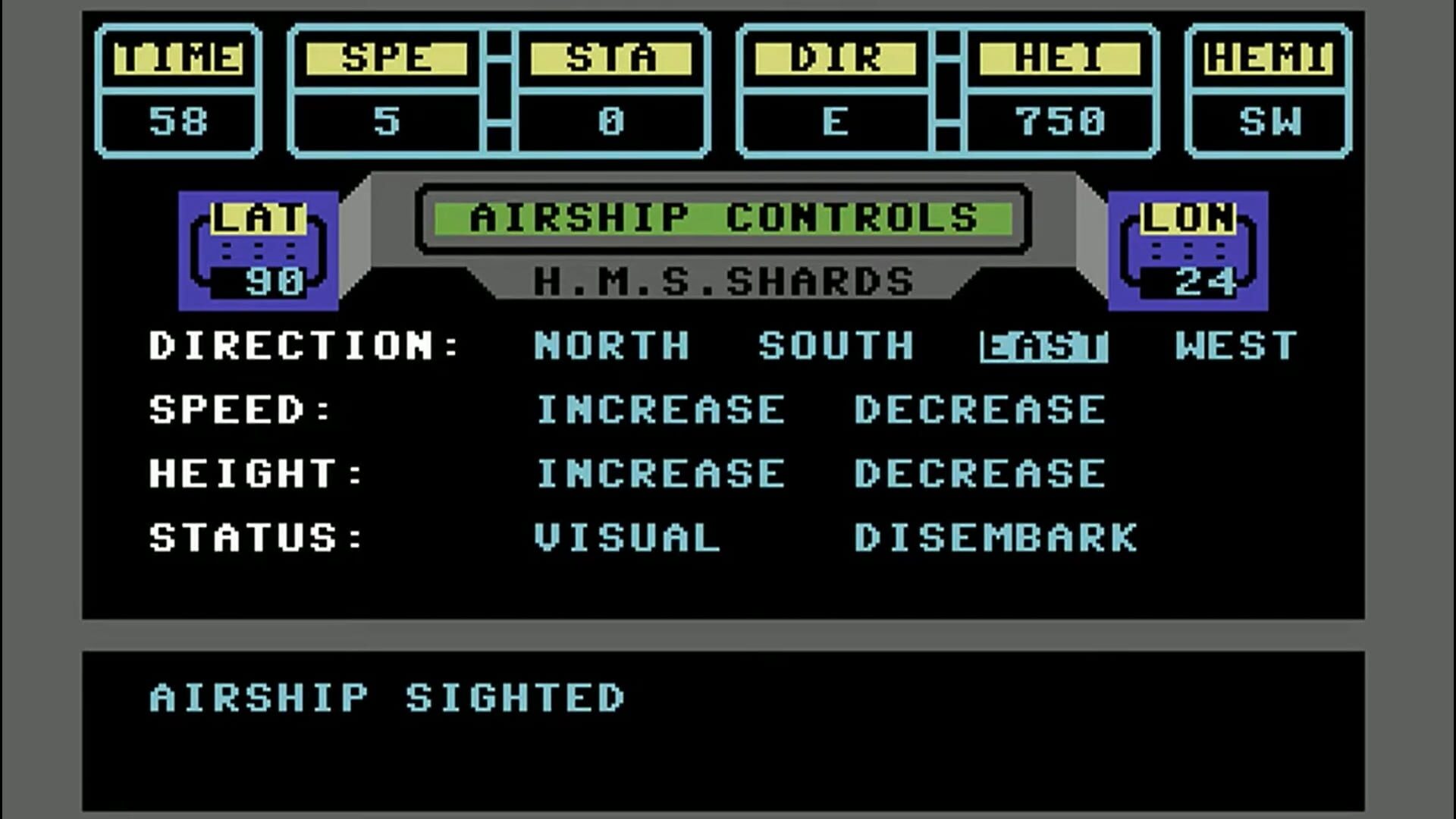
Task: Choose INCREASE on the SPEED row
Action: (x=658, y=410)
